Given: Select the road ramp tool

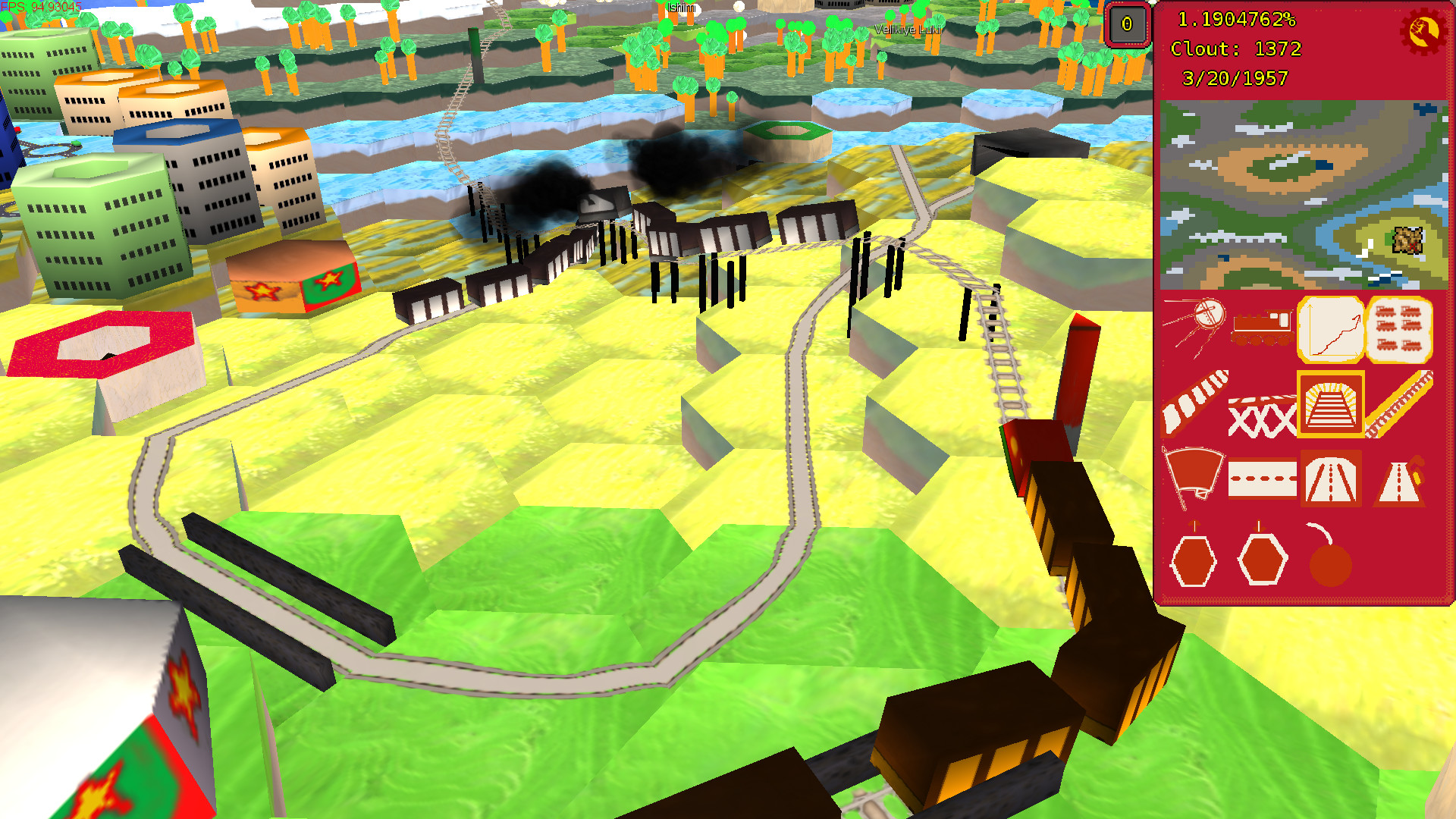Looking at the screenshot, I should (x=1399, y=479).
